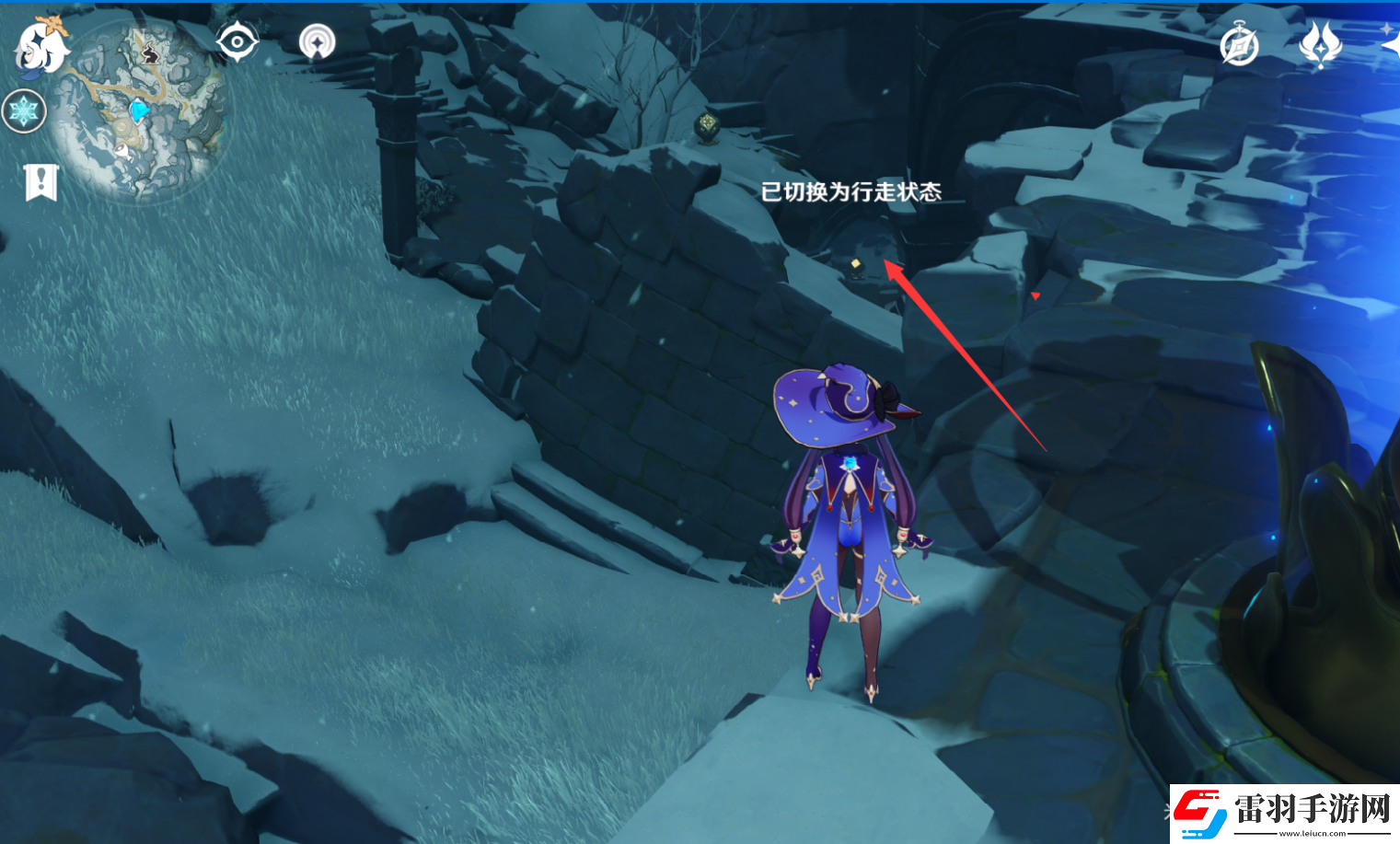Open the Paimon menu
Screen dimensions: 1400x844
(42, 45)
